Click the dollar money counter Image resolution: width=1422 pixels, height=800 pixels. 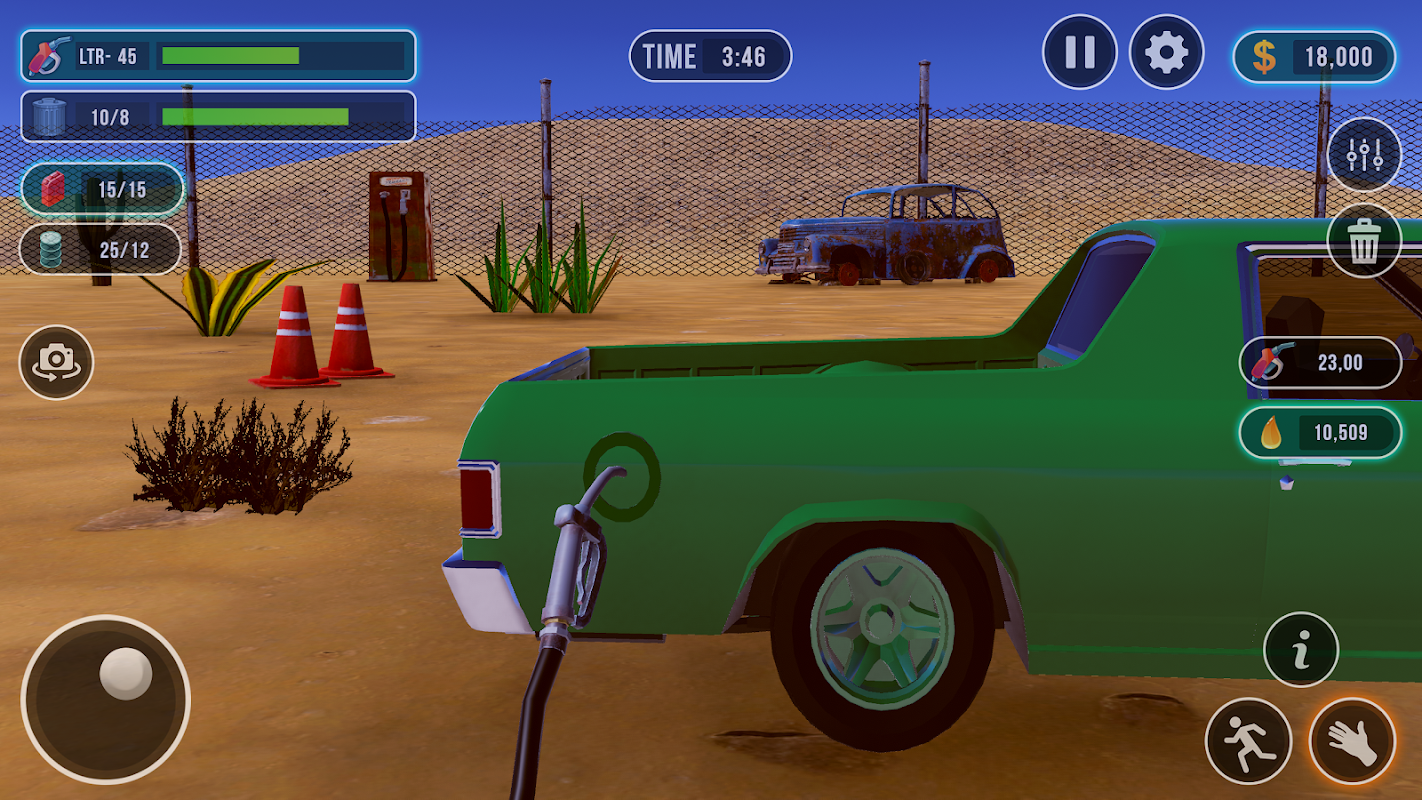(1314, 57)
